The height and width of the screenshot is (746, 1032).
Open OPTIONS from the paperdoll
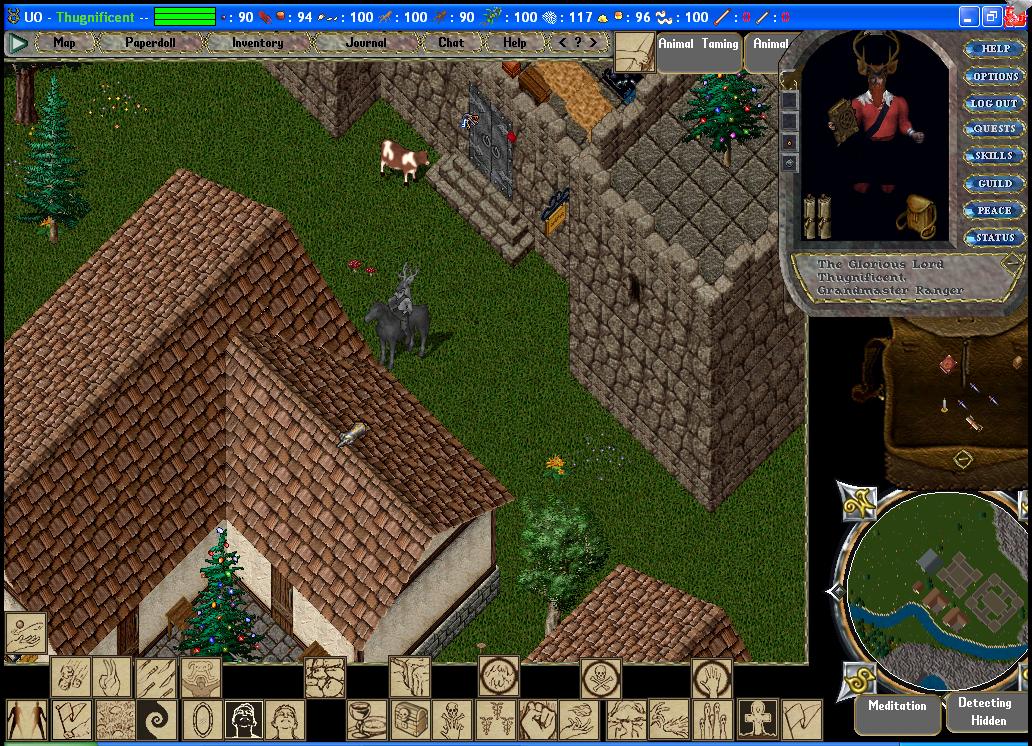coord(993,76)
